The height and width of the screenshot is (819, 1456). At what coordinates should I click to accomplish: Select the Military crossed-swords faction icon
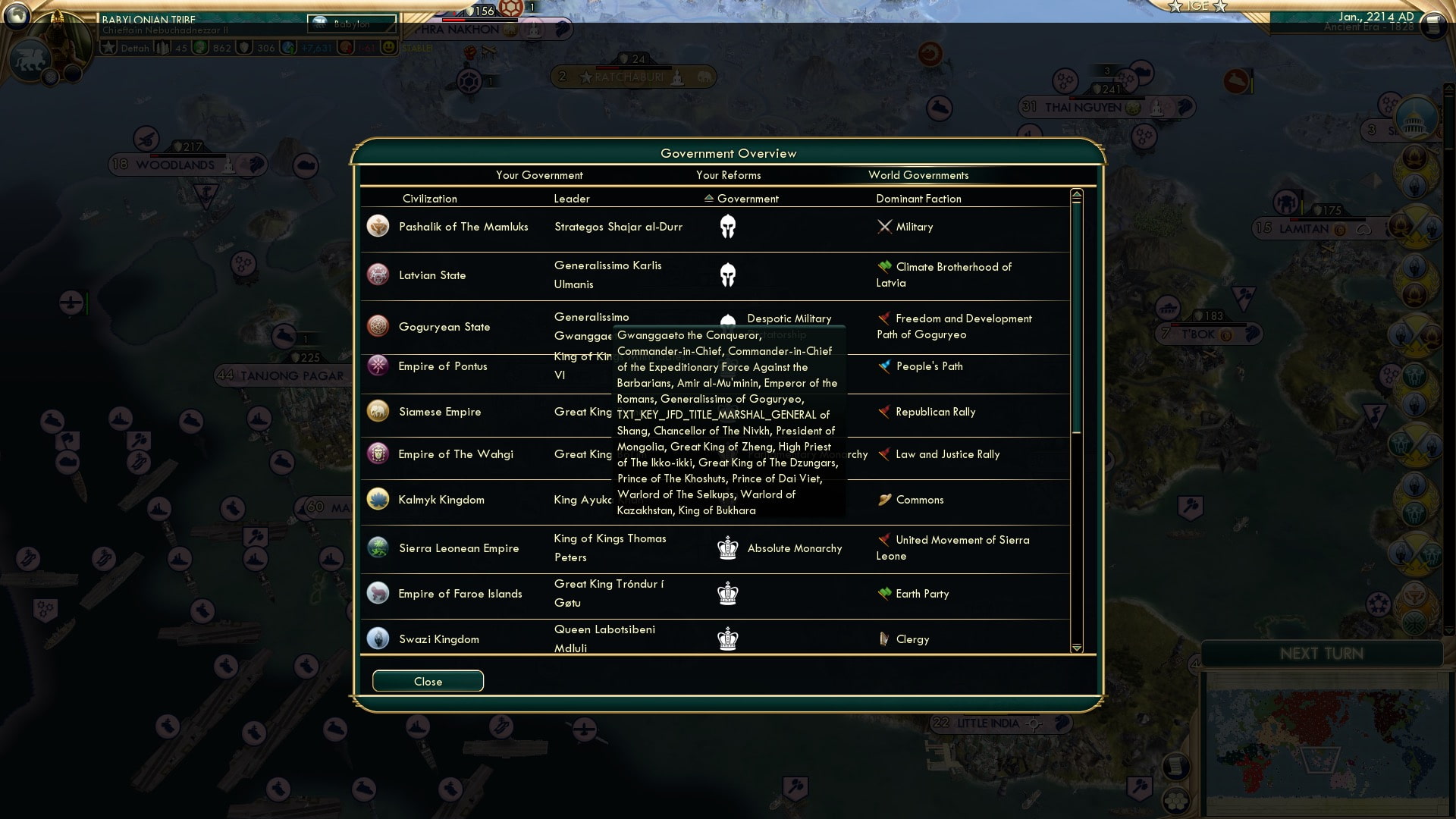pyautogui.click(x=883, y=227)
